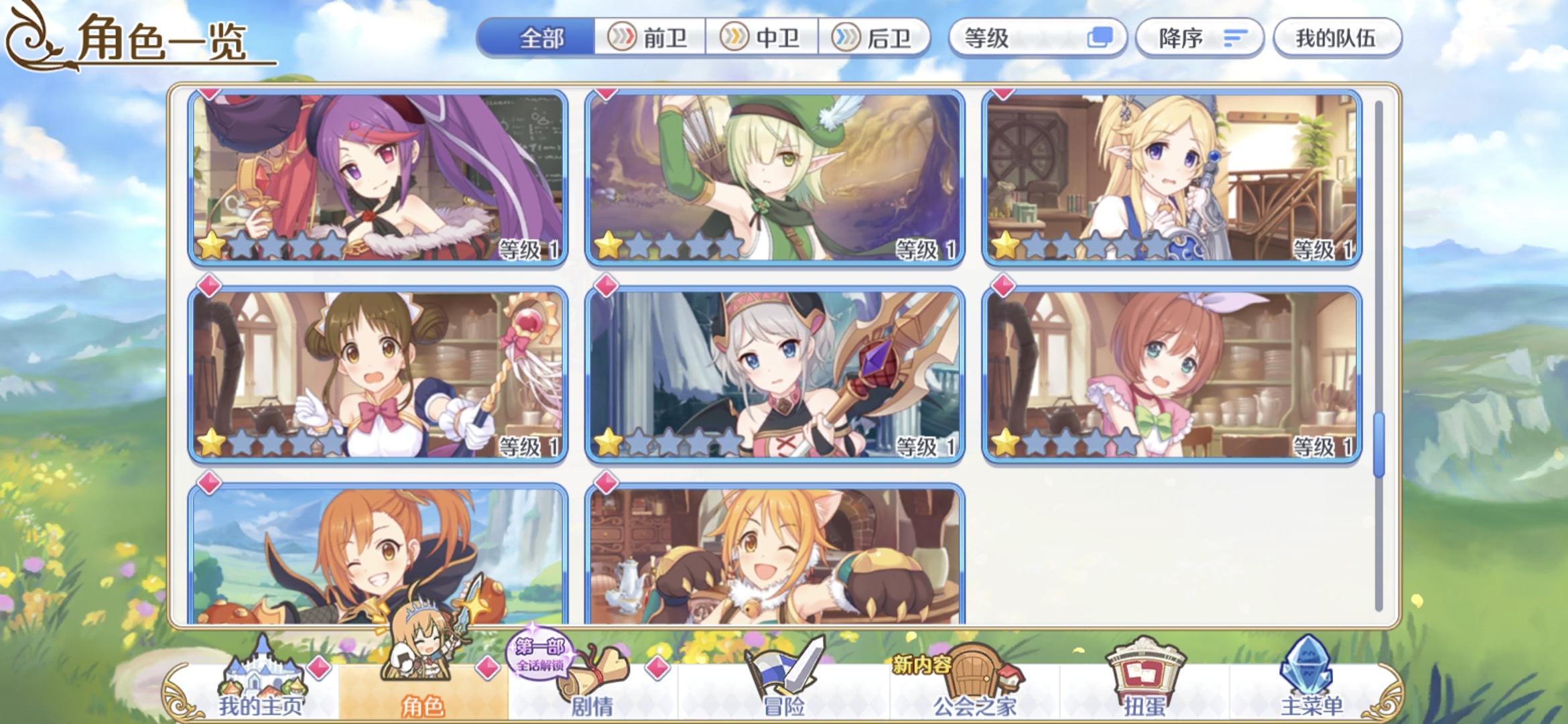Toggle 降序 descending sort order
This screenshot has width=1568, height=724.
1200,38
